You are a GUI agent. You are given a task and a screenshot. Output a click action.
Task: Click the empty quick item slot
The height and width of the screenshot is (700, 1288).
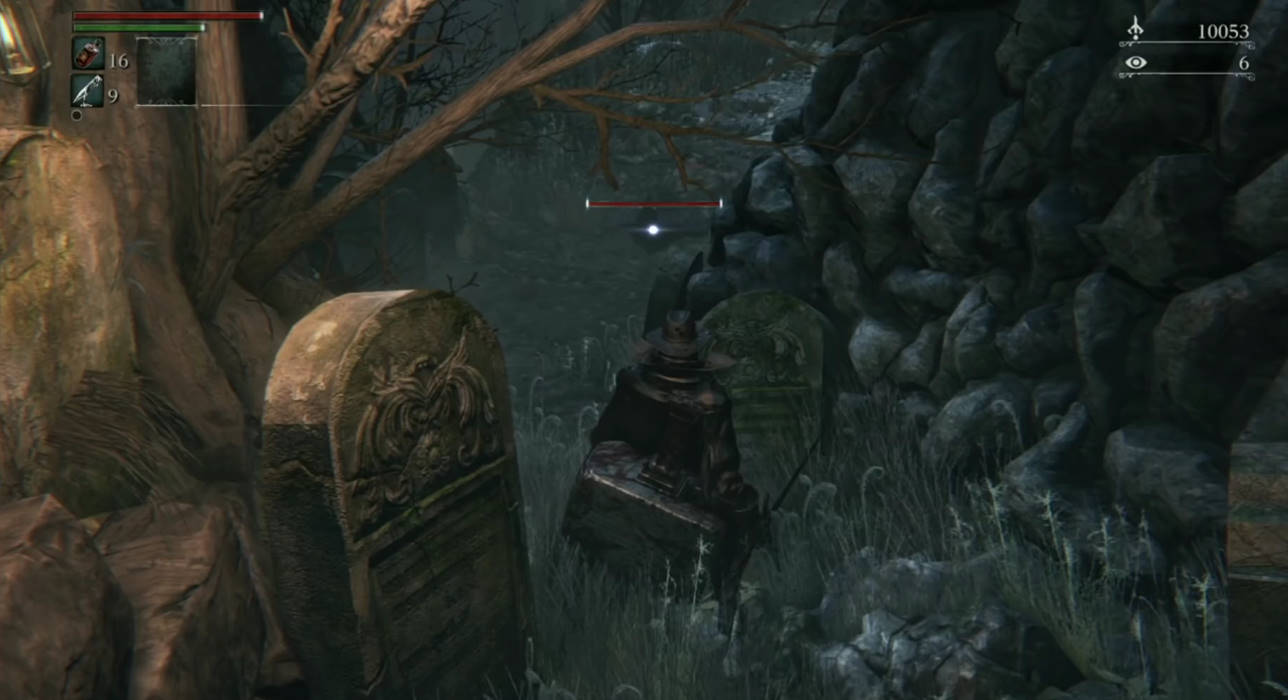coord(167,71)
